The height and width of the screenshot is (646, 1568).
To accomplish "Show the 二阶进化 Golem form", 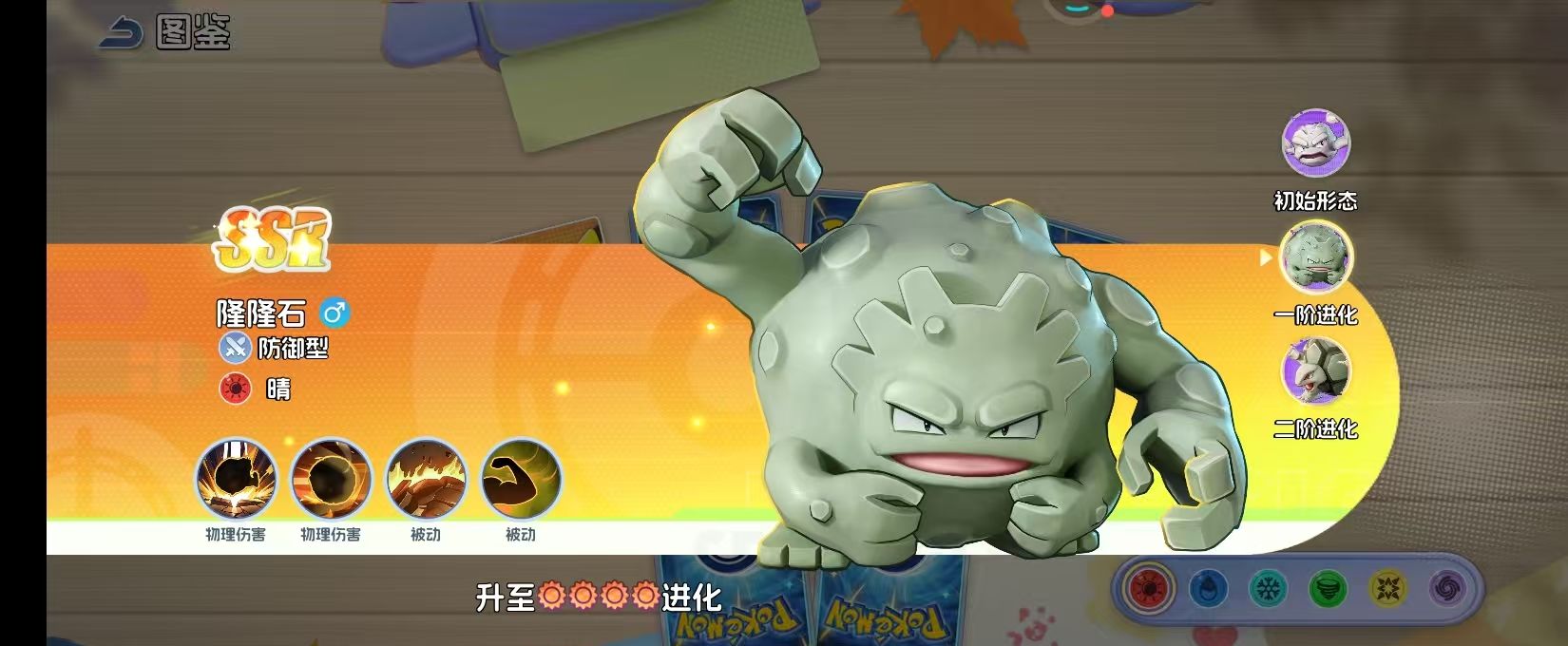I will (x=1315, y=371).
